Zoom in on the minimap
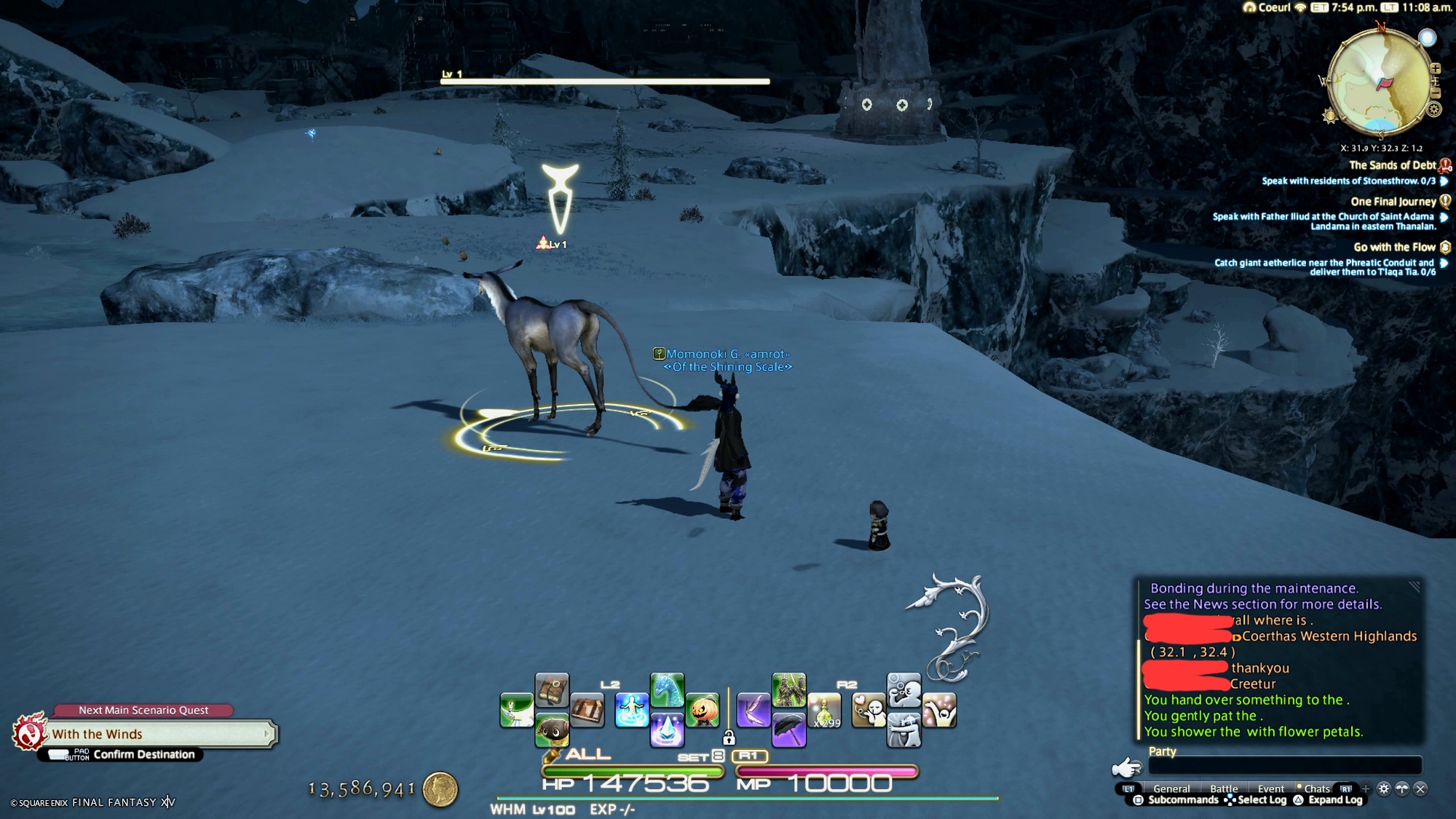 tap(1435, 68)
